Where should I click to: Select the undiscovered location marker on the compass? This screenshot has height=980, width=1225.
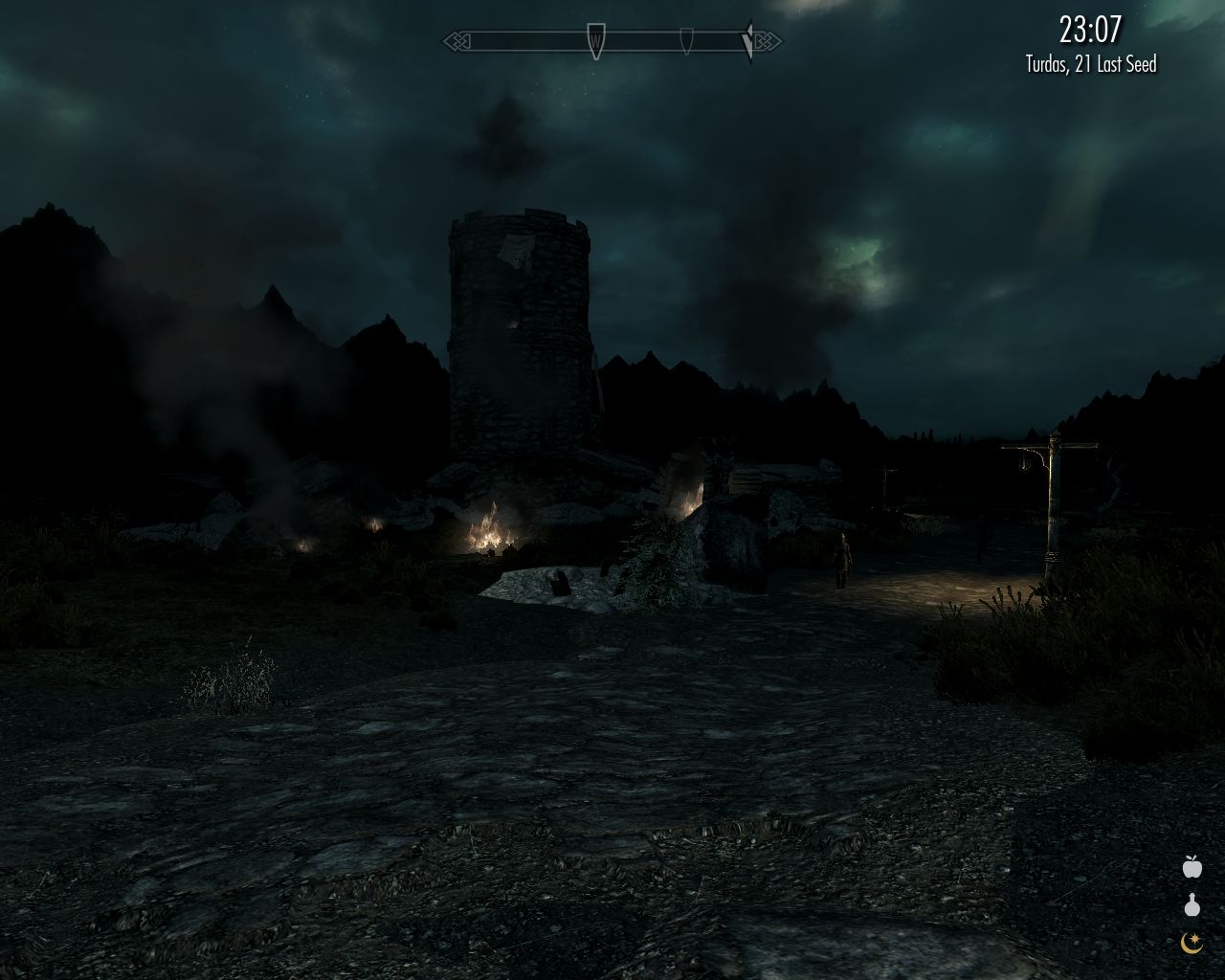687,42
